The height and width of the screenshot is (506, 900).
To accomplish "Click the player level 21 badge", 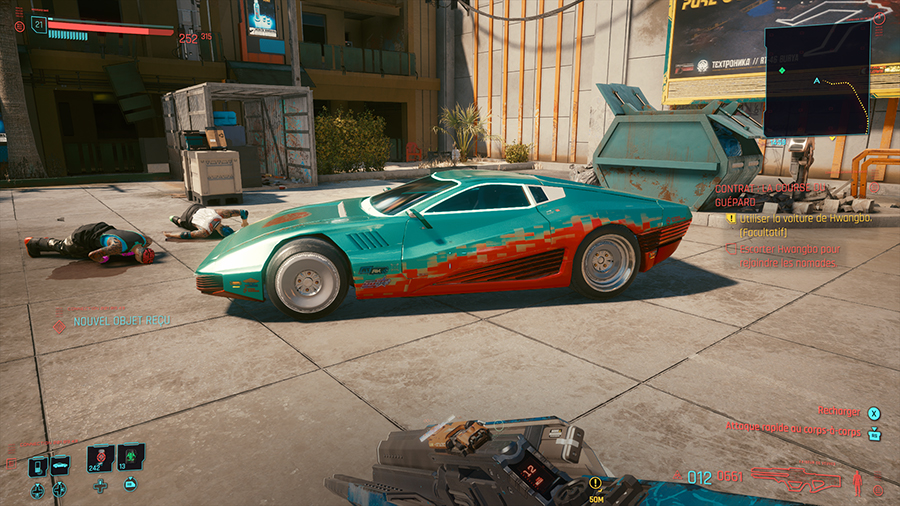I will [x=39, y=24].
